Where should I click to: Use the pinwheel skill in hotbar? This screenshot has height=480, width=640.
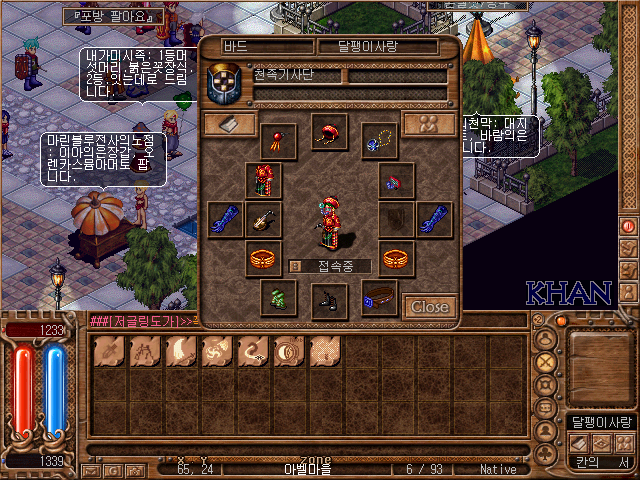tap(214, 351)
